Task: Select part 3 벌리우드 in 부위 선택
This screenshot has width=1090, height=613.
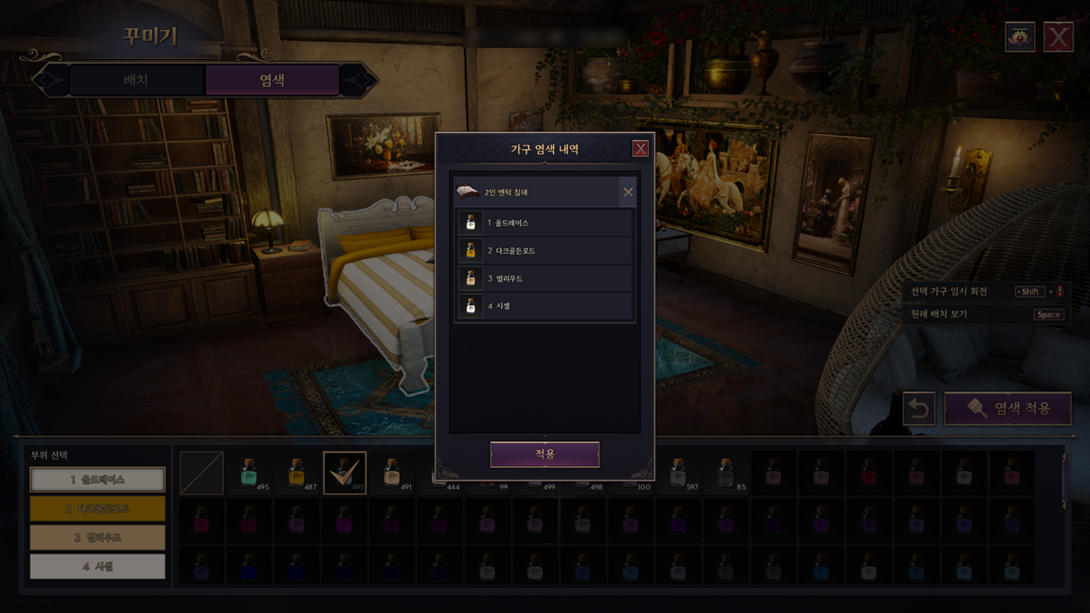Action: pos(97,538)
